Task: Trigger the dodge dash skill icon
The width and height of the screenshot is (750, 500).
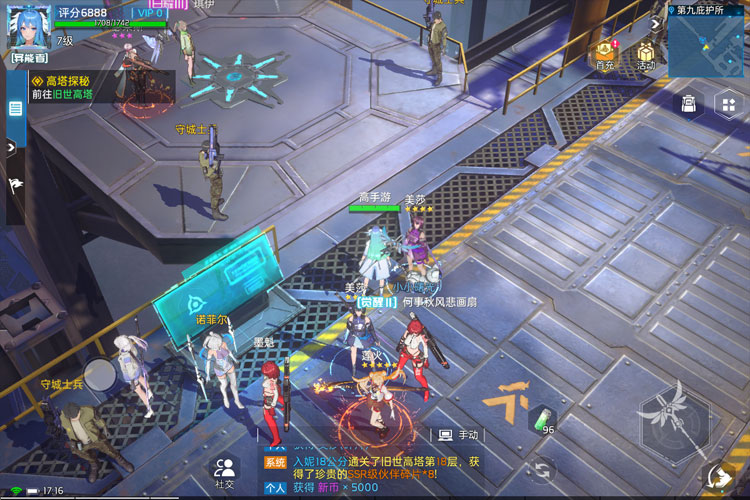Action: (719, 476)
